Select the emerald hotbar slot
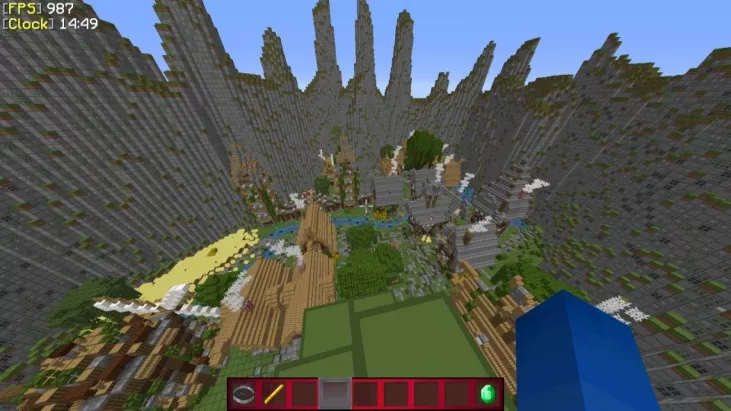 tap(488, 393)
